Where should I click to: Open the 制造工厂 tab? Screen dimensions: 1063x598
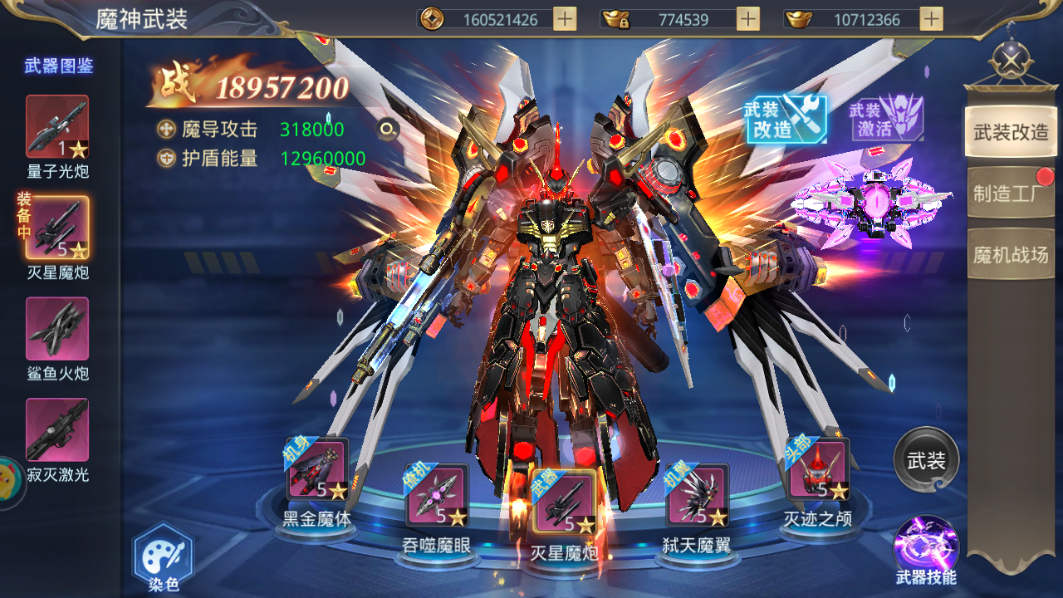pyautogui.click(x=1010, y=194)
